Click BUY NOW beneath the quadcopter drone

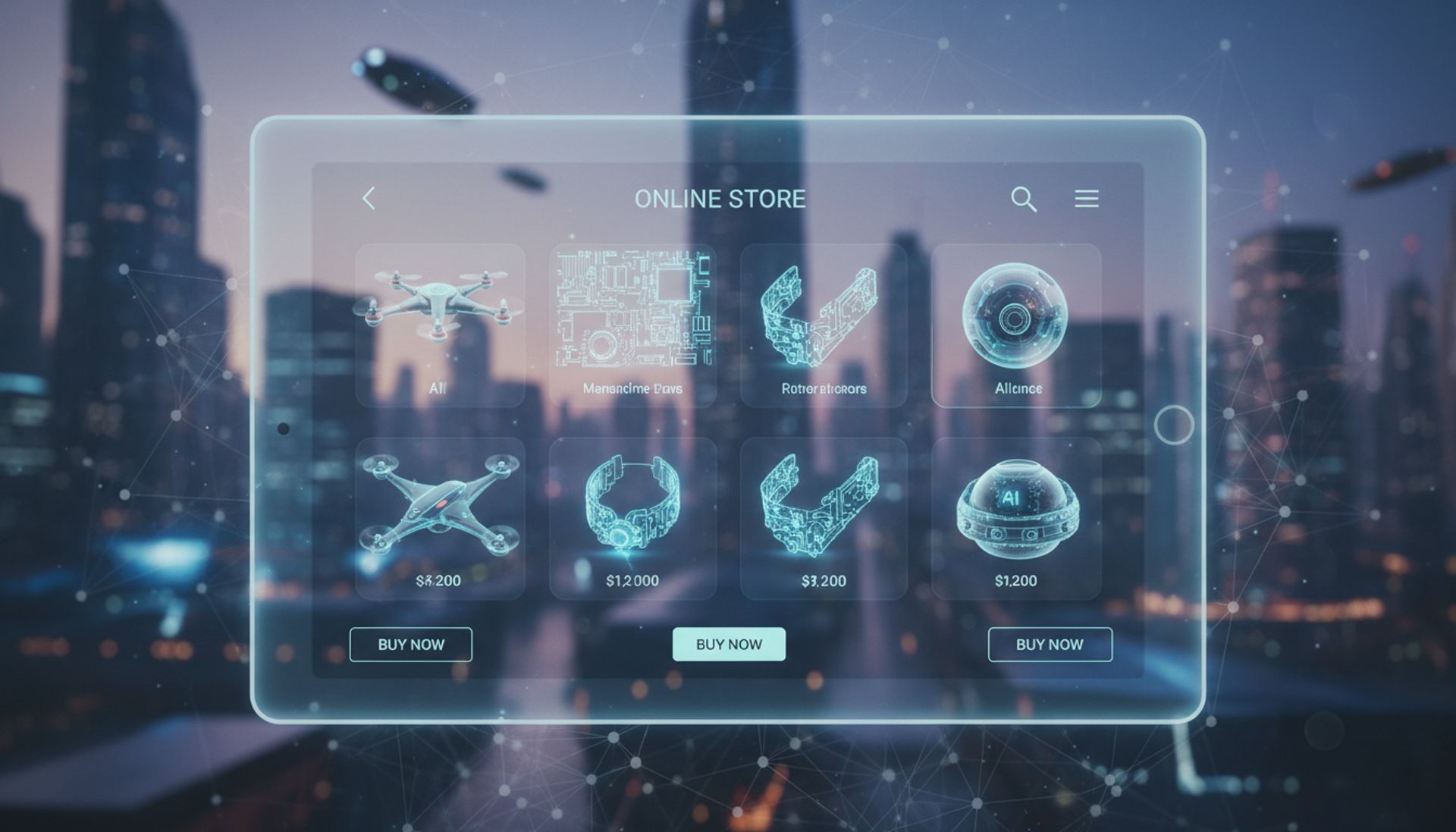(x=411, y=644)
